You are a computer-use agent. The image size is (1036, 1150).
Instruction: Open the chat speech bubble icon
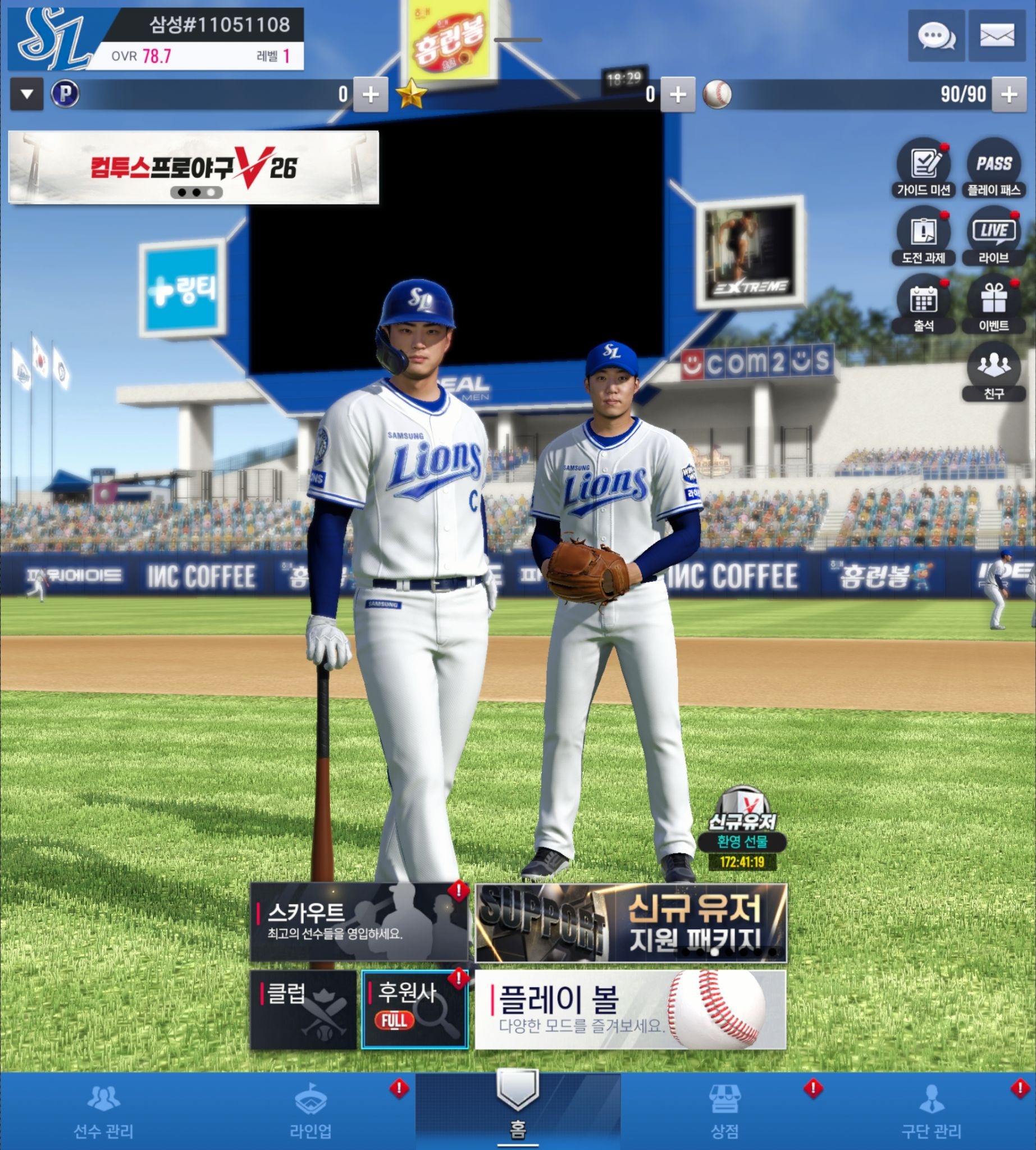point(936,36)
